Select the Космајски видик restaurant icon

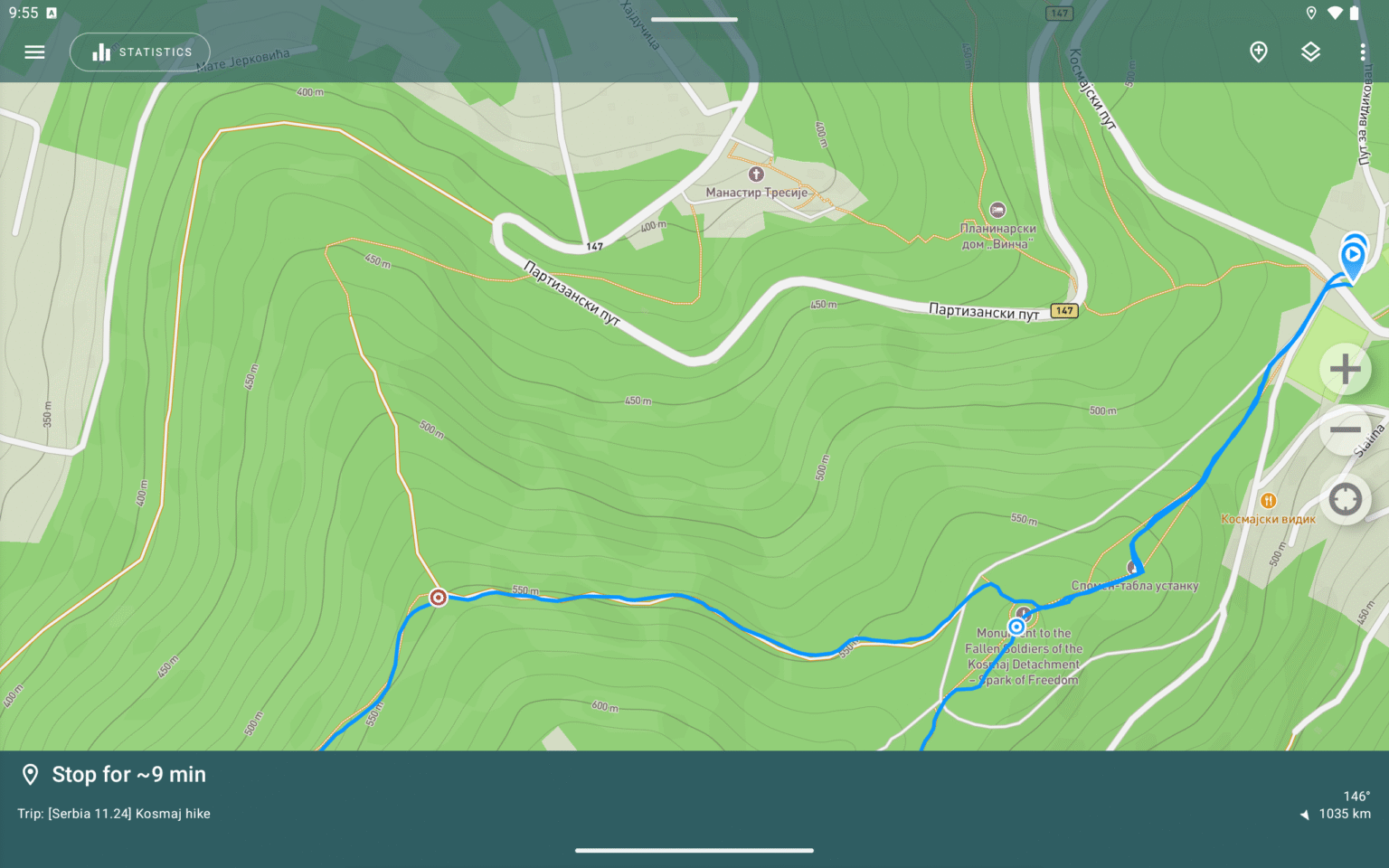coord(1269,499)
